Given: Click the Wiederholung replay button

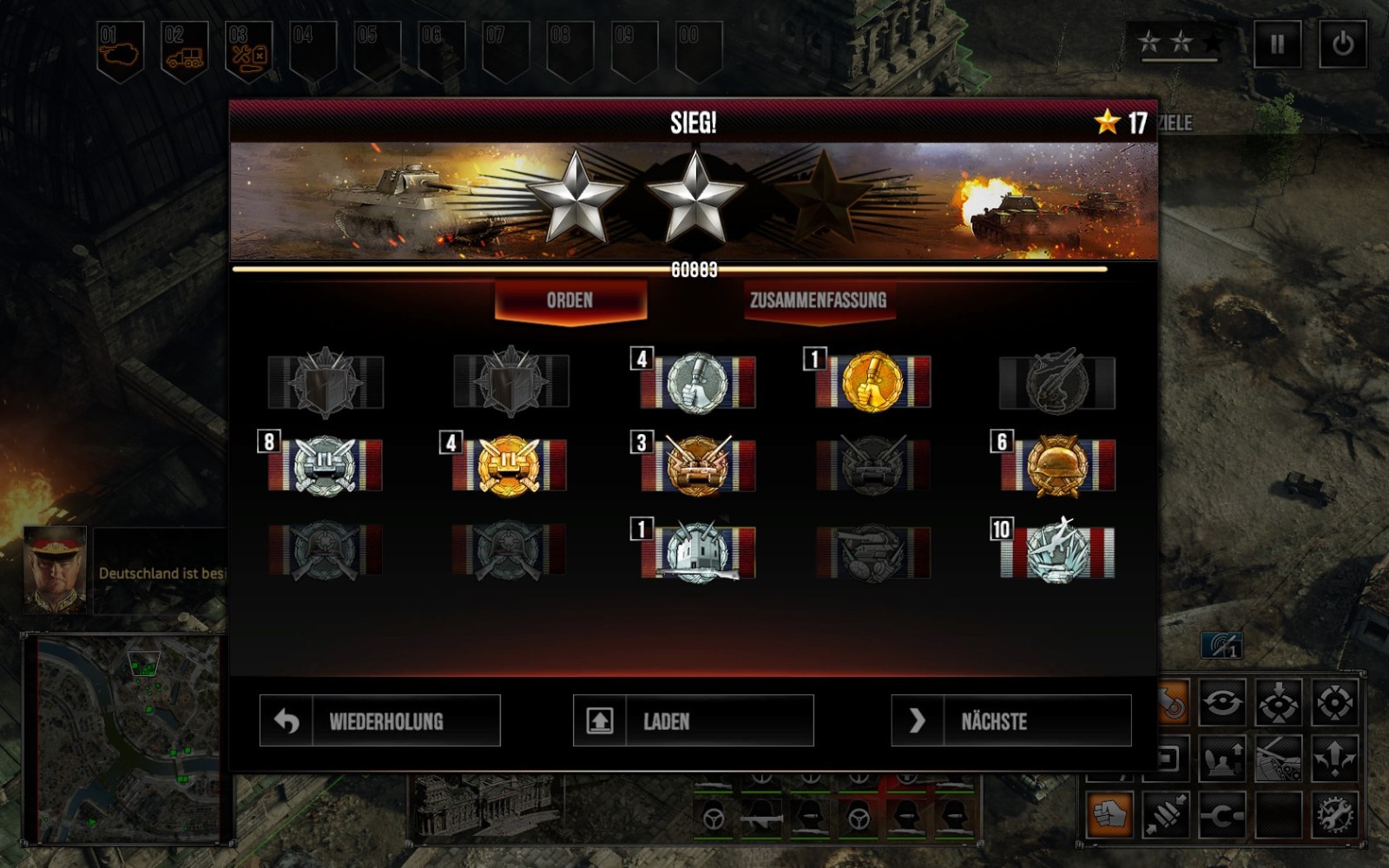Looking at the screenshot, I should [x=379, y=720].
